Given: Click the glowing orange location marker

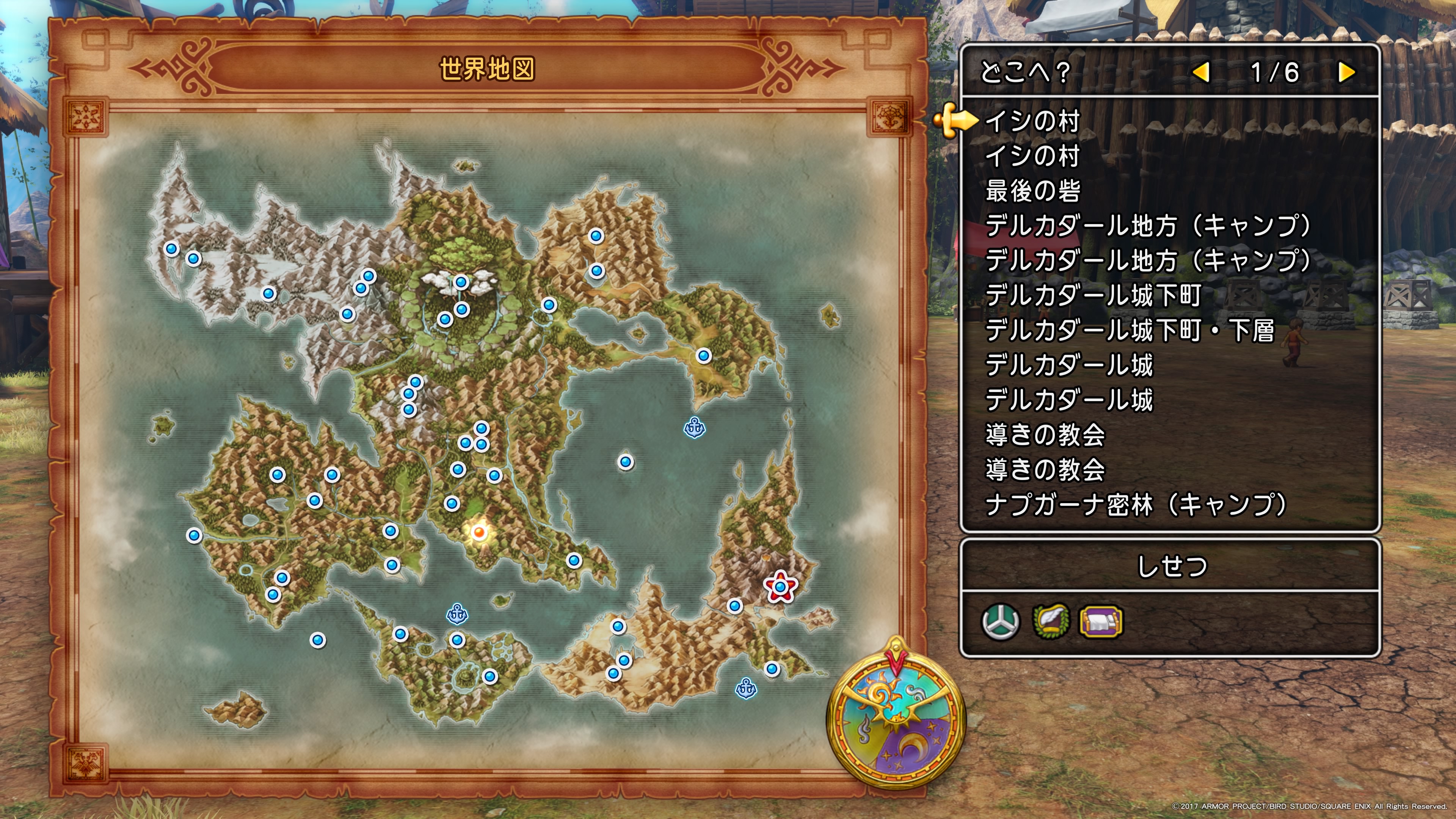Looking at the screenshot, I should [479, 532].
